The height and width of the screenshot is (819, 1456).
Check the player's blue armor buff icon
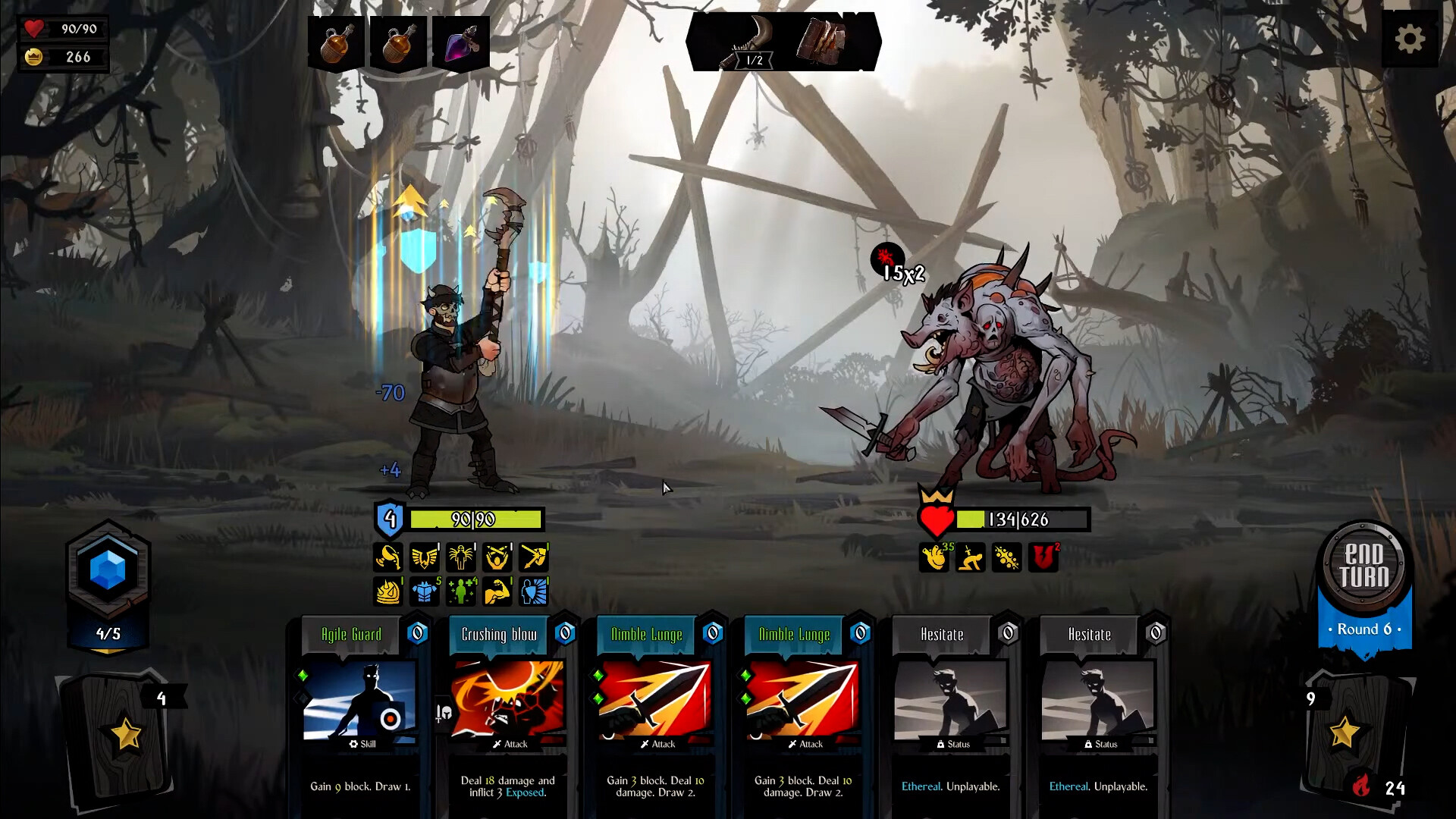425,592
